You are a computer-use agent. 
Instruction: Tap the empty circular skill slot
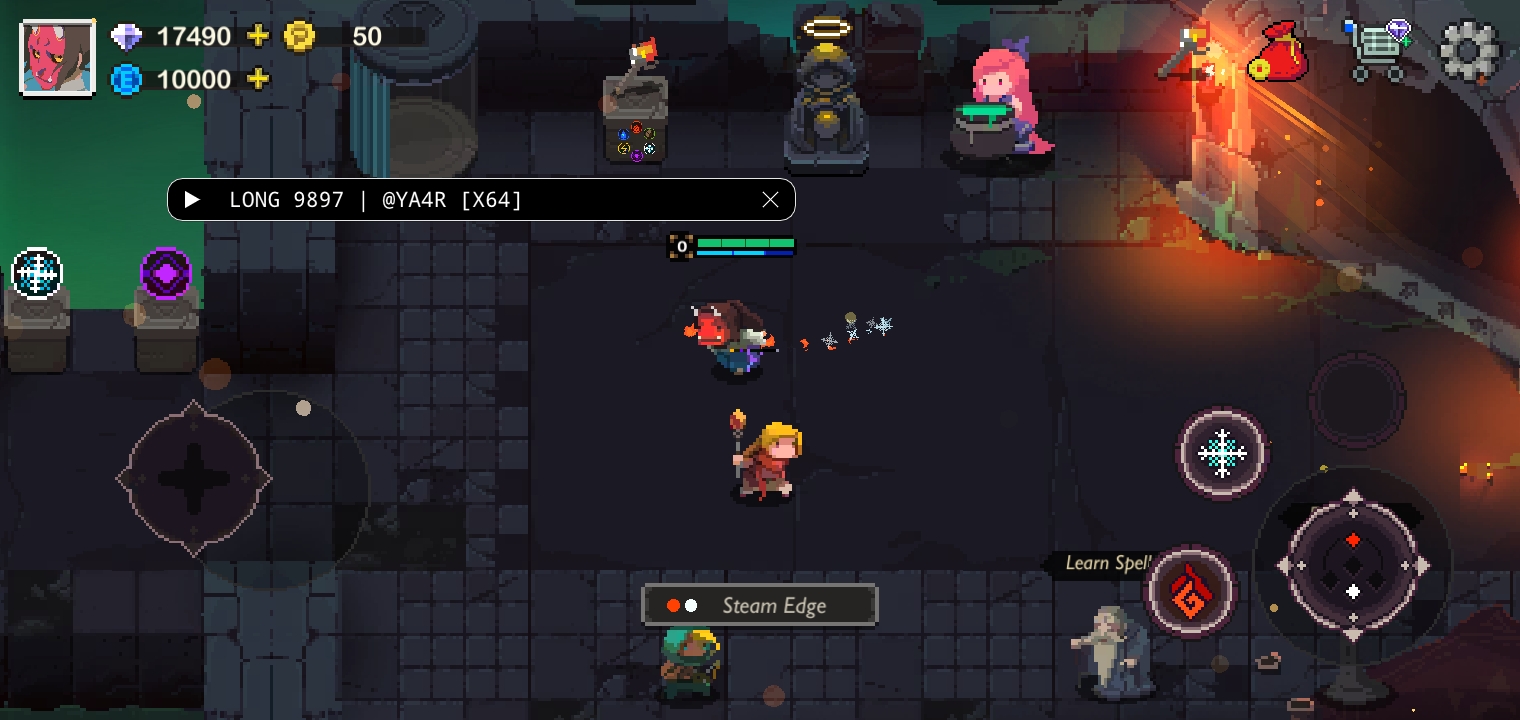[1357, 400]
